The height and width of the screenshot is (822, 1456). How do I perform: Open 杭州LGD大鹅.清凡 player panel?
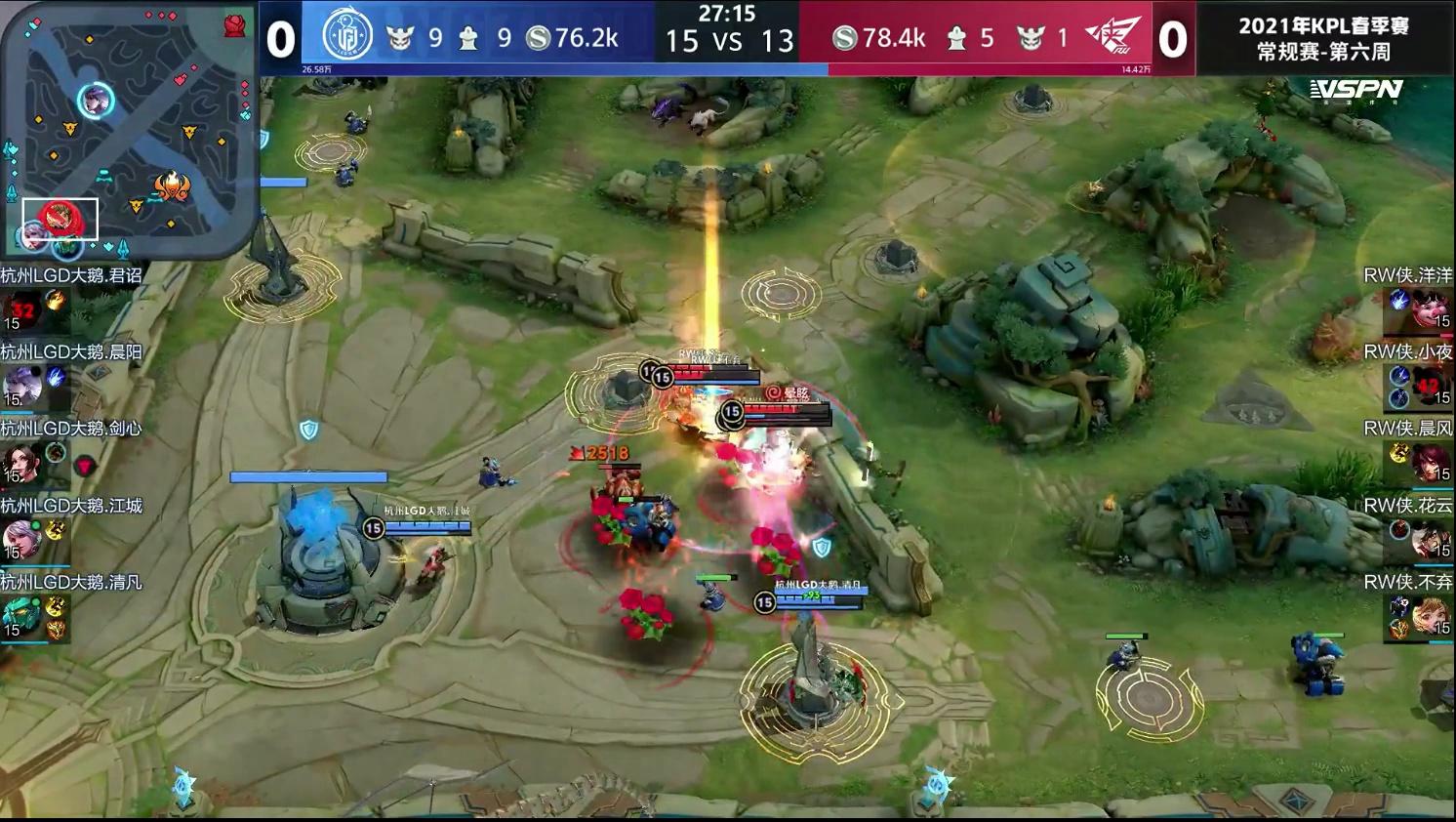coord(21,617)
